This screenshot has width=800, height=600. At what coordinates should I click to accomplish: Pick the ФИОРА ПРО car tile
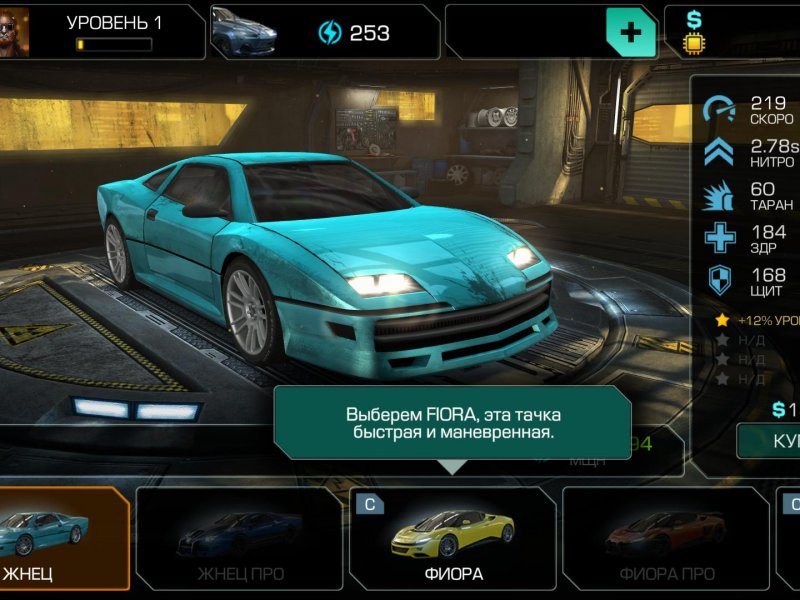pos(664,539)
